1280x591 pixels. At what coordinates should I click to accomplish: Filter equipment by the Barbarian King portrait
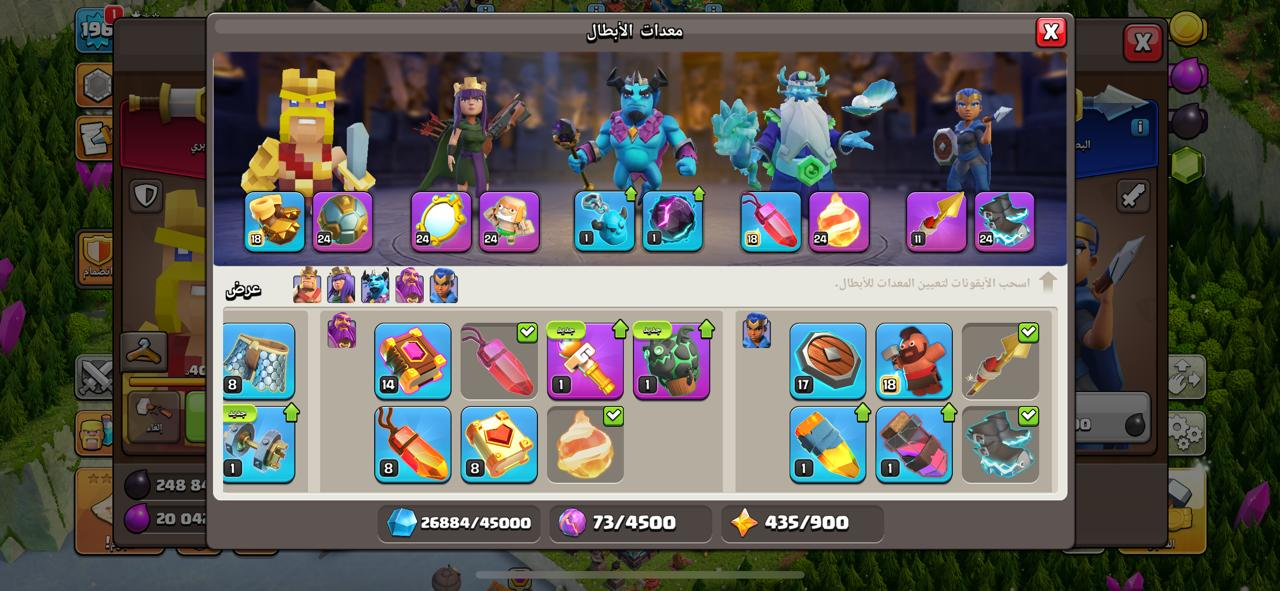coord(307,287)
